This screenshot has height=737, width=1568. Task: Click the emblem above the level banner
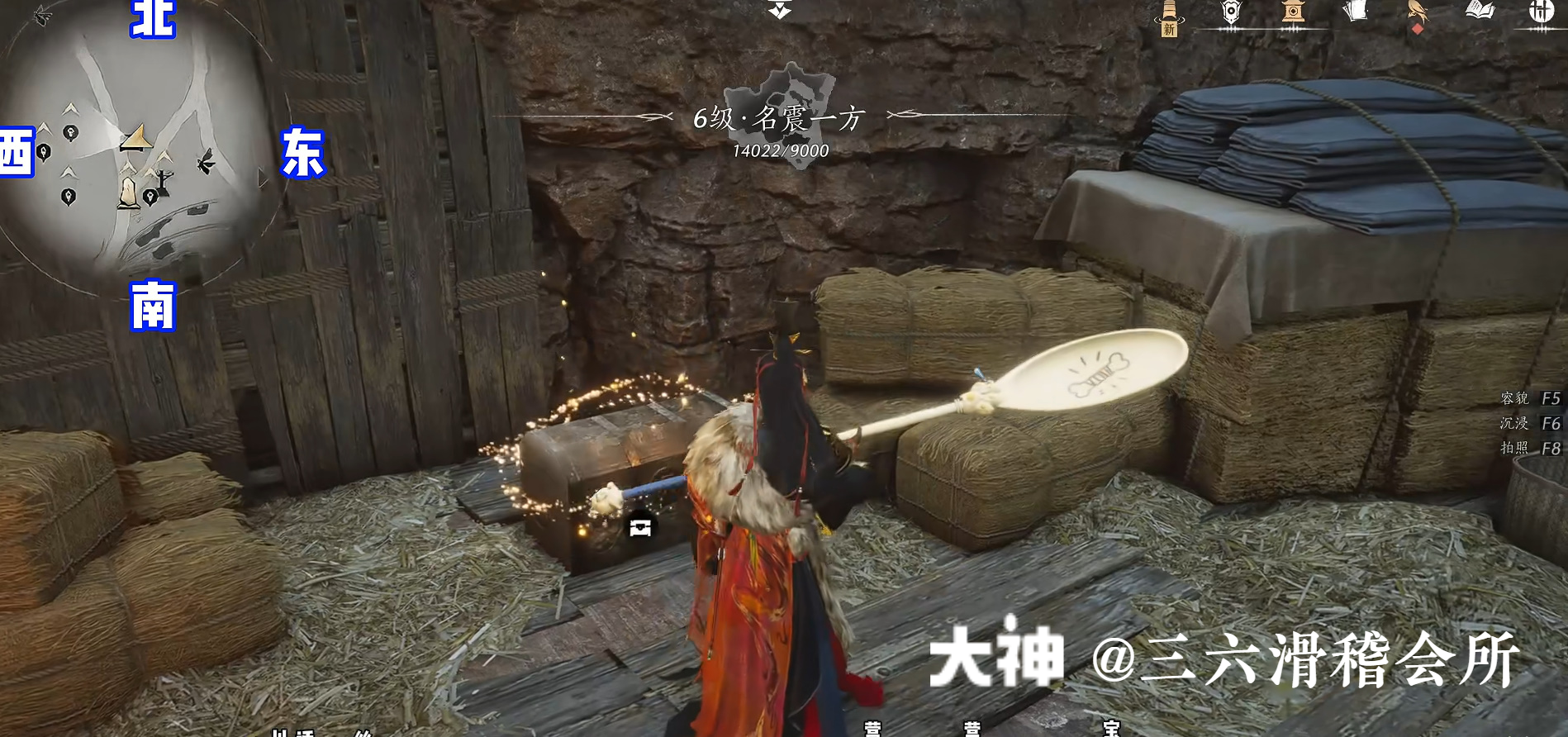tap(780, 8)
